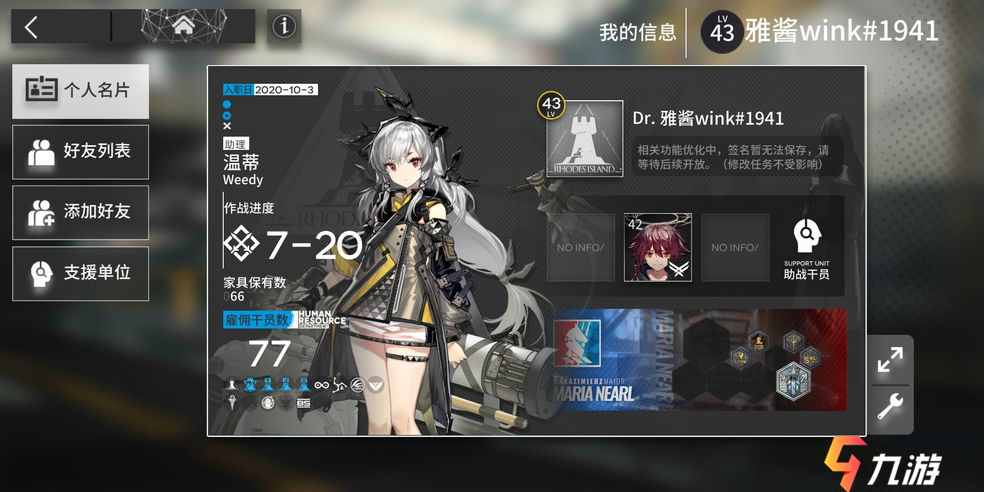Open the wrench customization settings
Viewport: 984px width, 492px height.
click(x=889, y=408)
